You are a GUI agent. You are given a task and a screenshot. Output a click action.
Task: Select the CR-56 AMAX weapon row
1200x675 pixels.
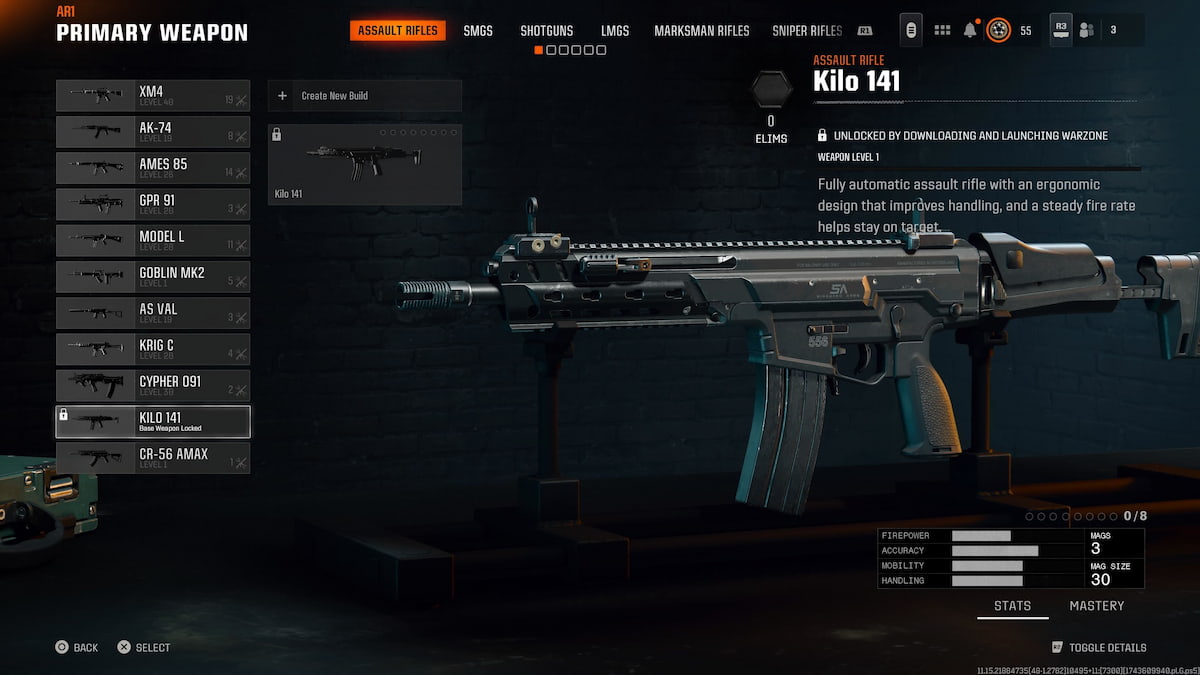(x=153, y=458)
